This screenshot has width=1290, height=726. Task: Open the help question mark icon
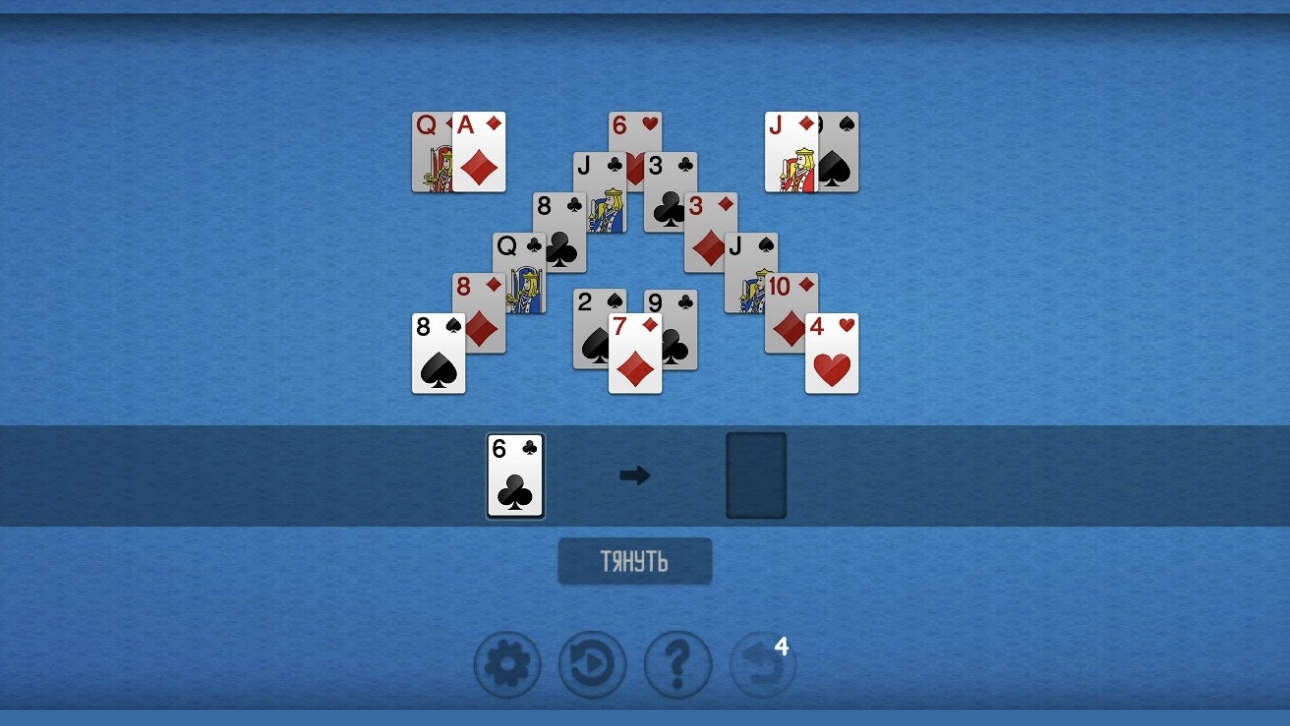click(x=678, y=663)
